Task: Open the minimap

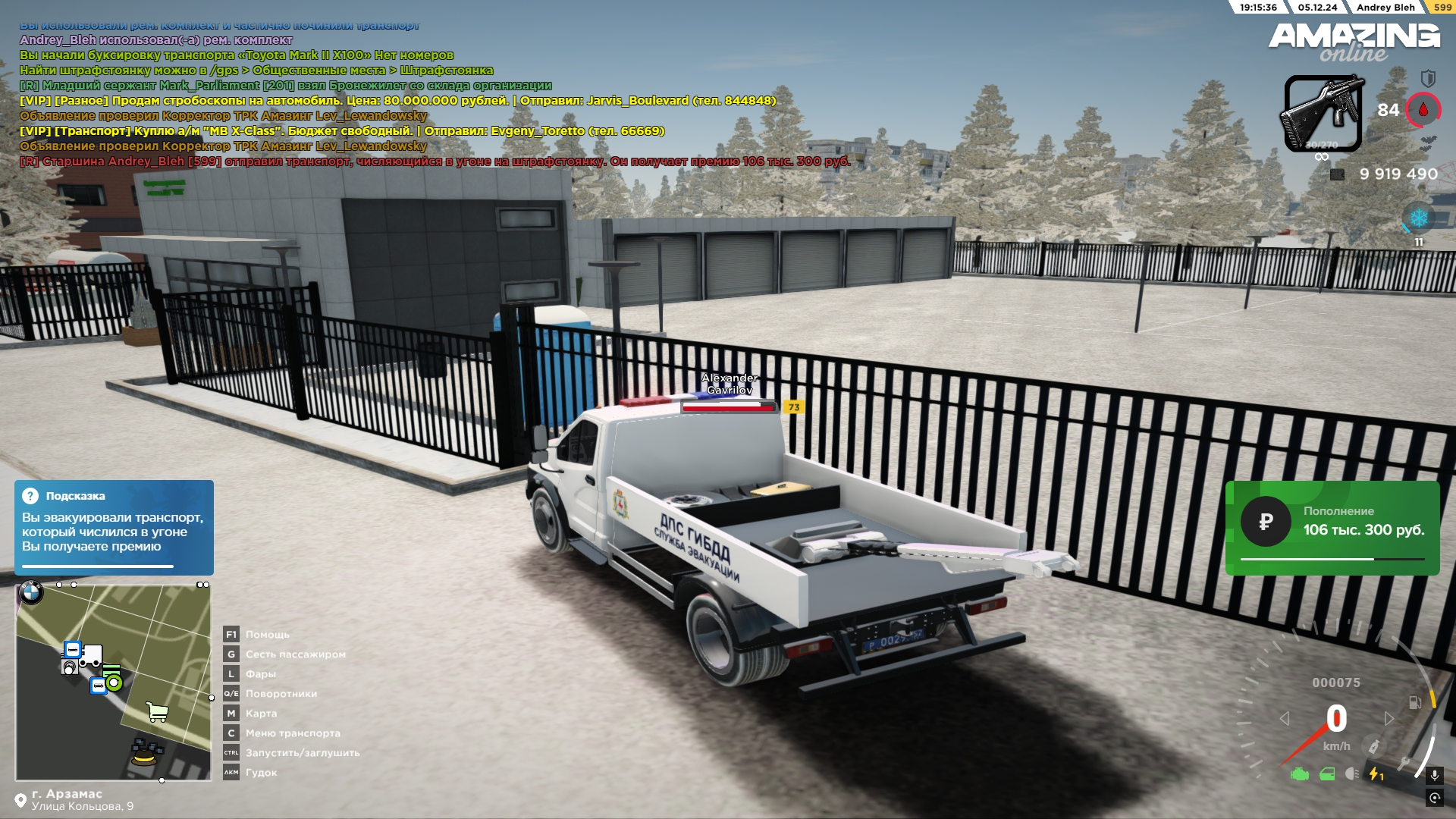Action: [114, 681]
